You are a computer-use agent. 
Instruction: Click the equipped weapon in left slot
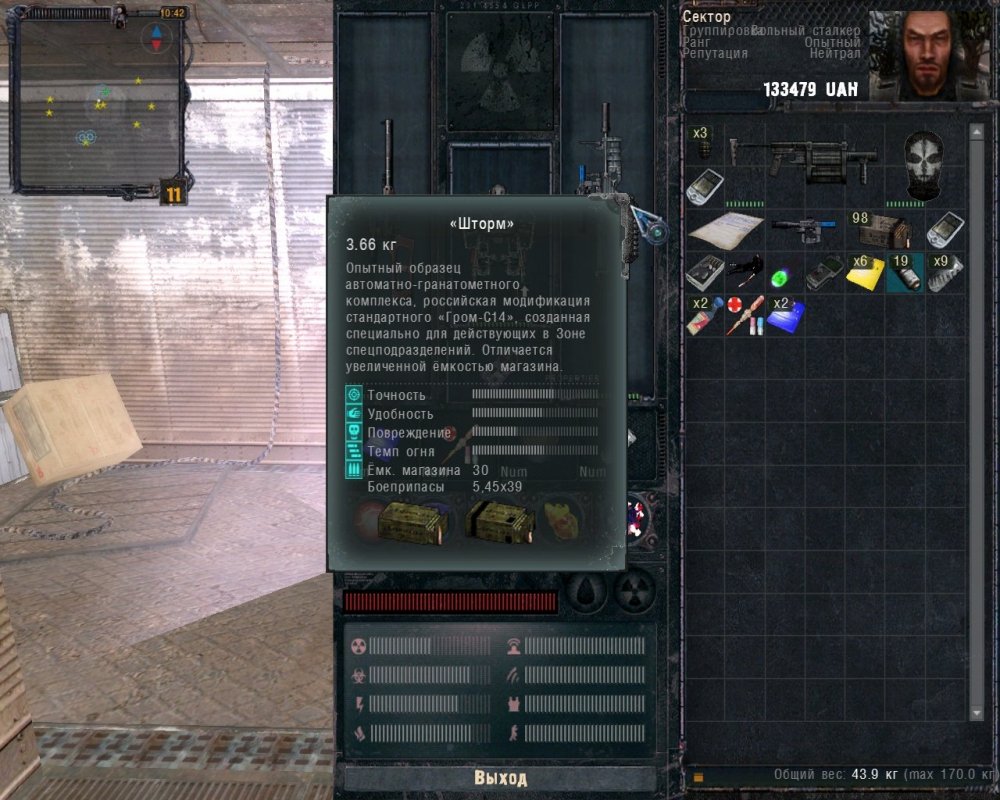(388, 160)
